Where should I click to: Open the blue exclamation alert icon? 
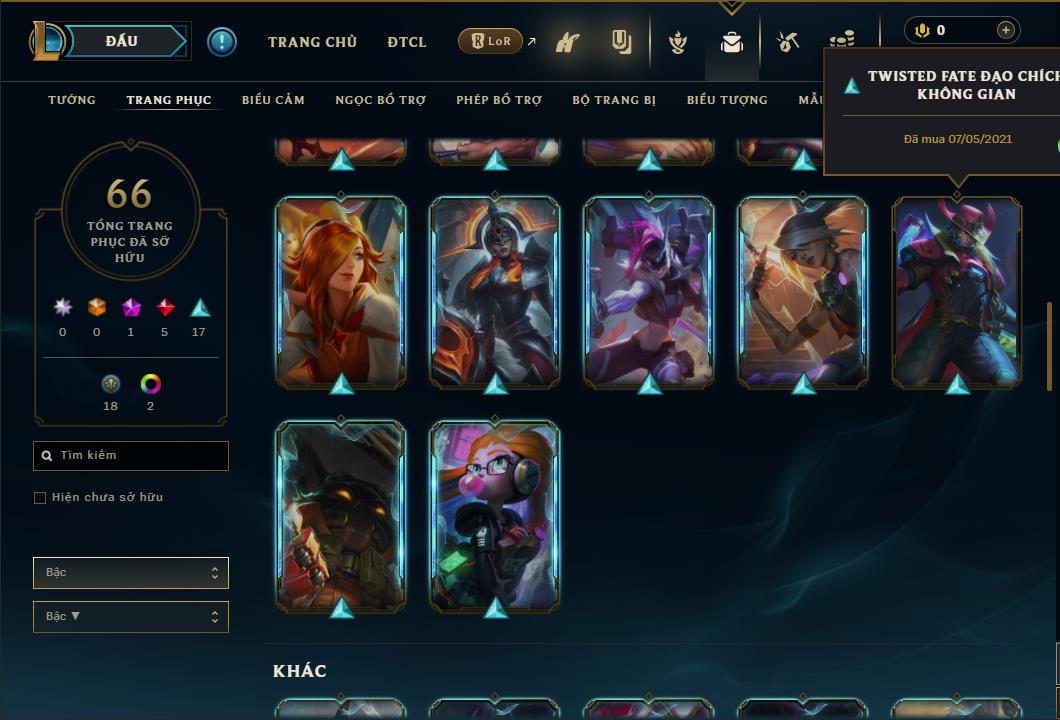[x=222, y=42]
